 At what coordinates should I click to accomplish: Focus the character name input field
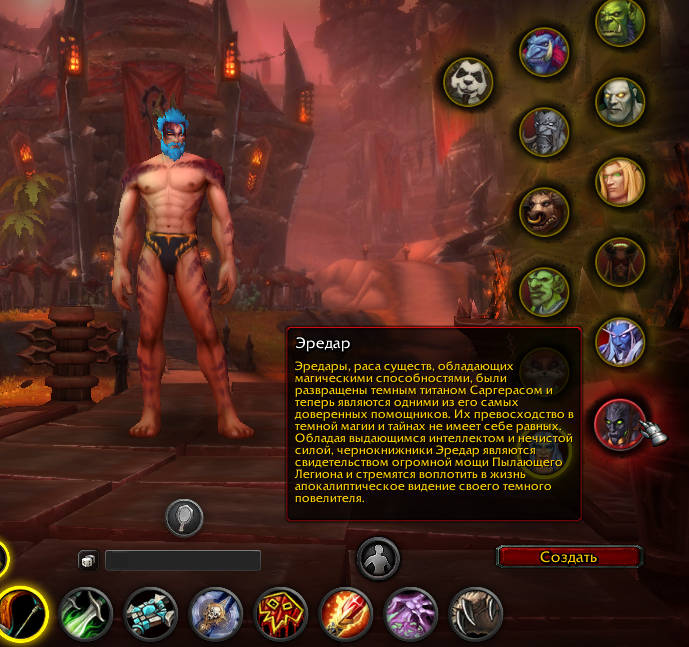click(x=183, y=561)
